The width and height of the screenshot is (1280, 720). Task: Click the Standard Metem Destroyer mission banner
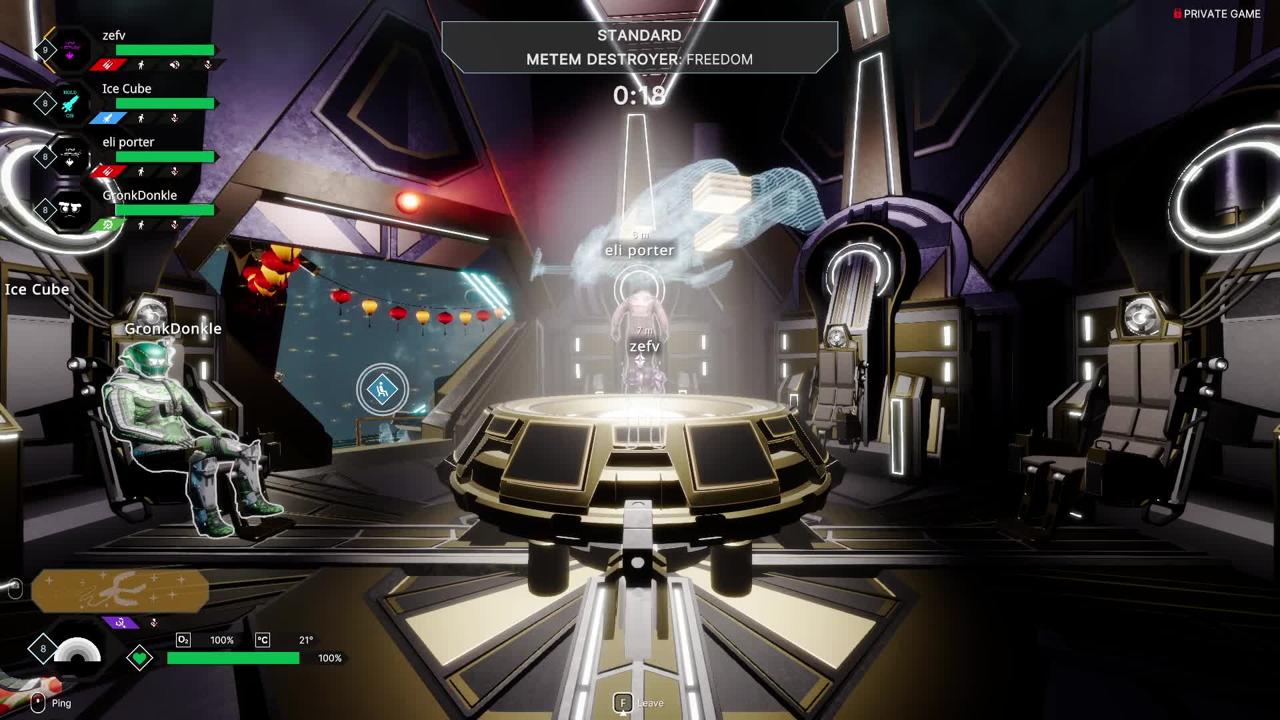point(639,47)
